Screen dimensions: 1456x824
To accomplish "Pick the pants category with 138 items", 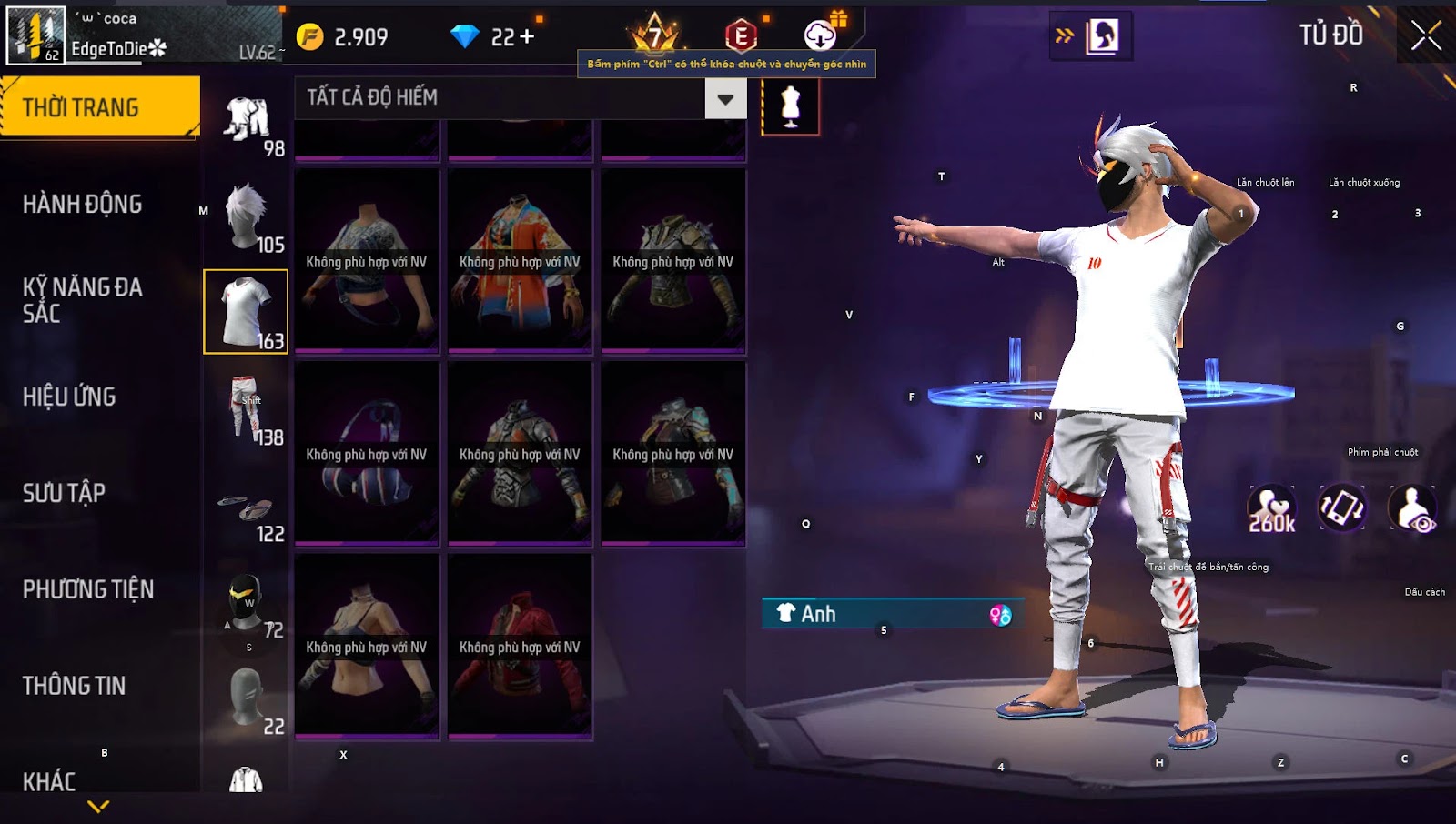I will click(x=246, y=409).
